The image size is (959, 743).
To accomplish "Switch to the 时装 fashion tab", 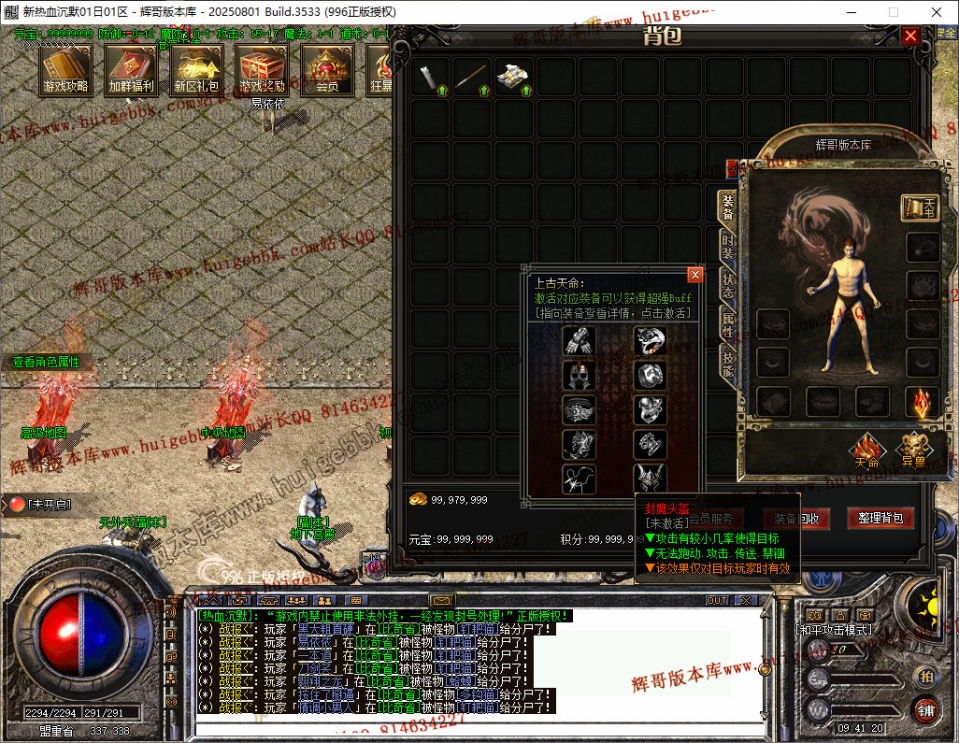I will [x=728, y=248].
